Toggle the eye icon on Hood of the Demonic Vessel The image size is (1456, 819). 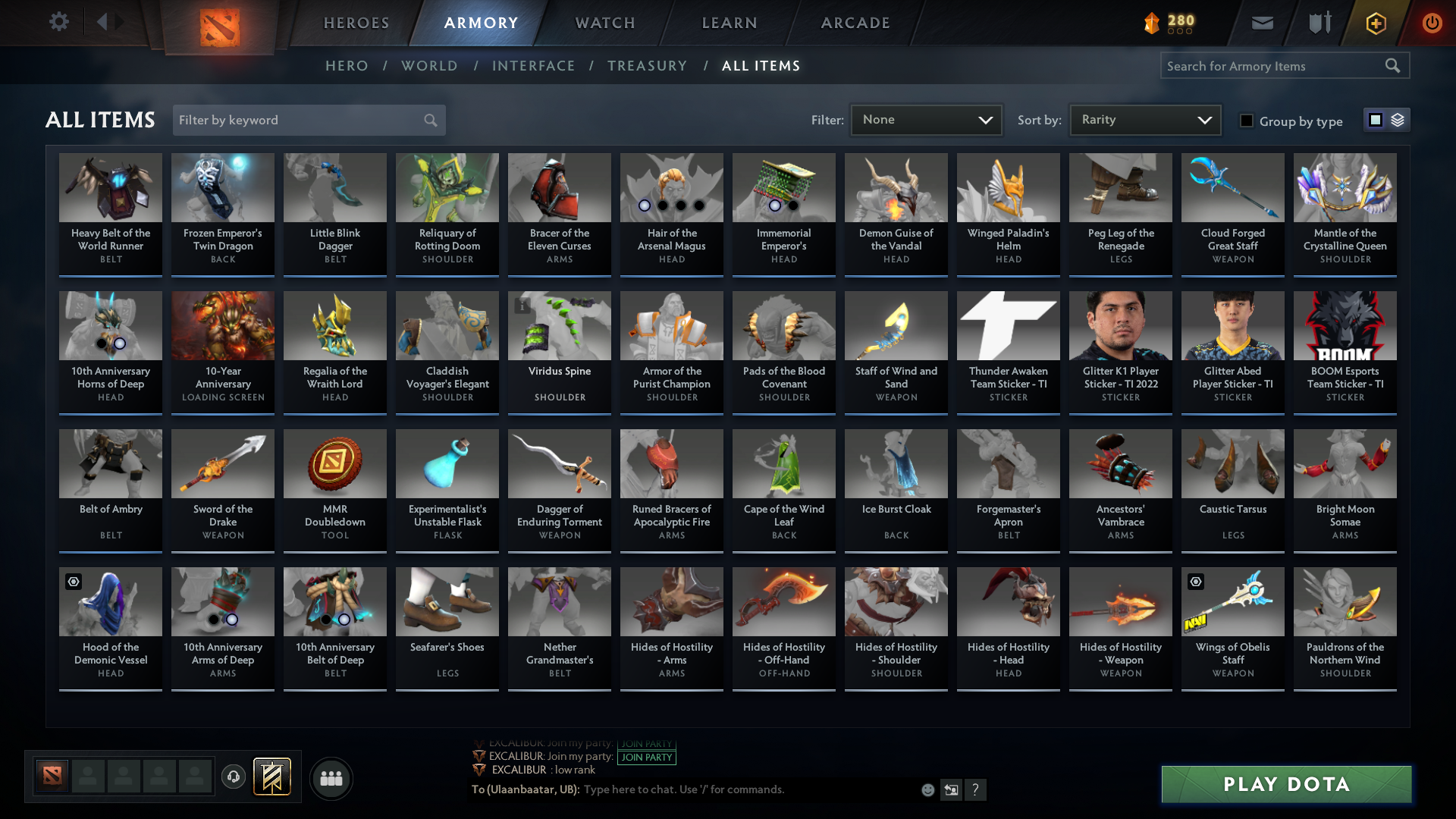[73, 581]
